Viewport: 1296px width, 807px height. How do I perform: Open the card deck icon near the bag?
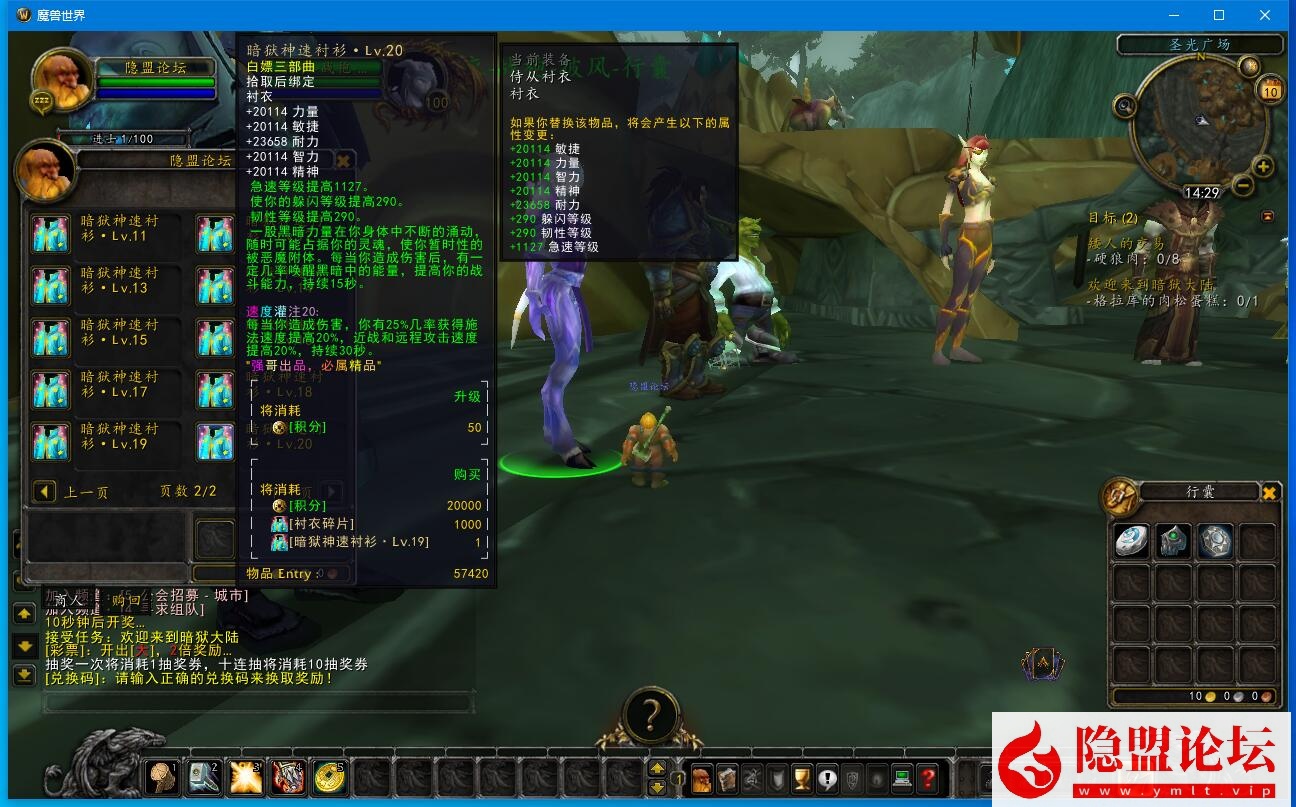pos(1042,662)
